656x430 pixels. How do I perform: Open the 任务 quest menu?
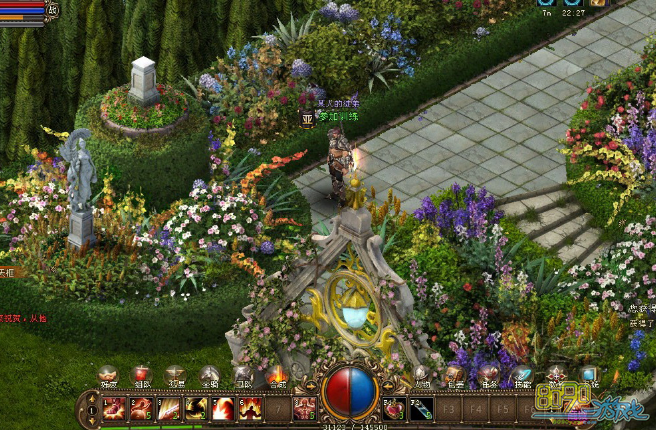click(x=490, y=376)
